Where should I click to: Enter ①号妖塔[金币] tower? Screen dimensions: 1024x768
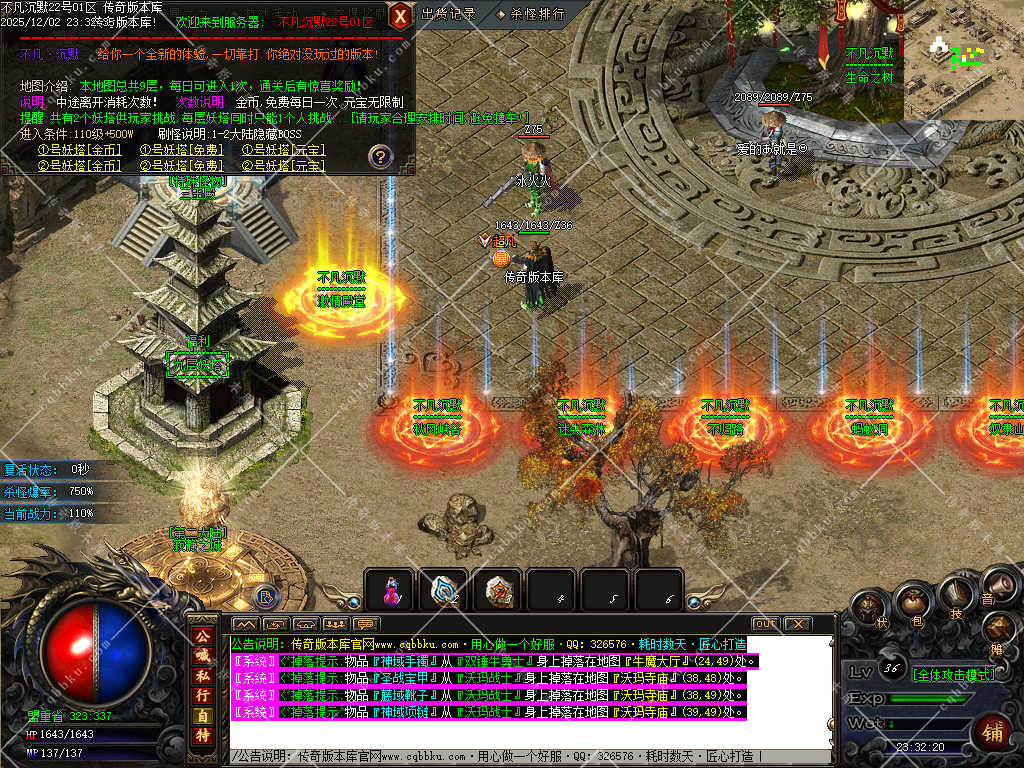coord(79,150)
